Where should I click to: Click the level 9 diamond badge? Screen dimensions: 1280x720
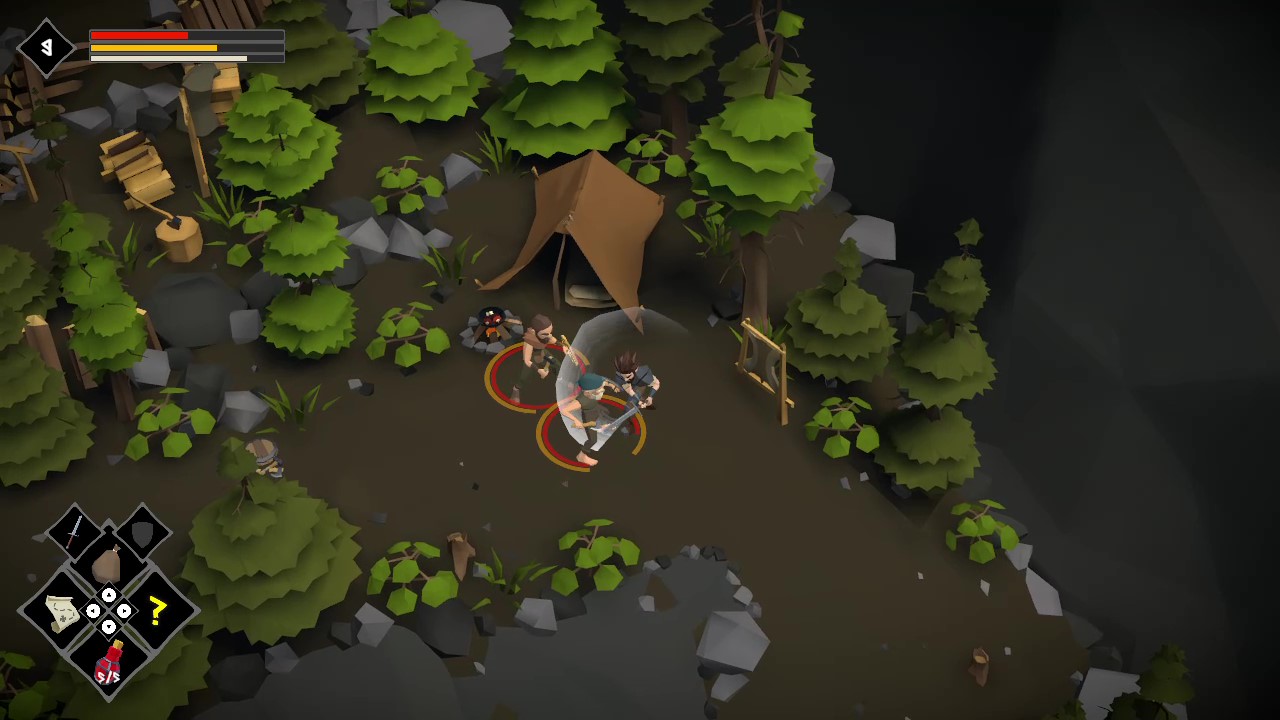tap(47, 46)
